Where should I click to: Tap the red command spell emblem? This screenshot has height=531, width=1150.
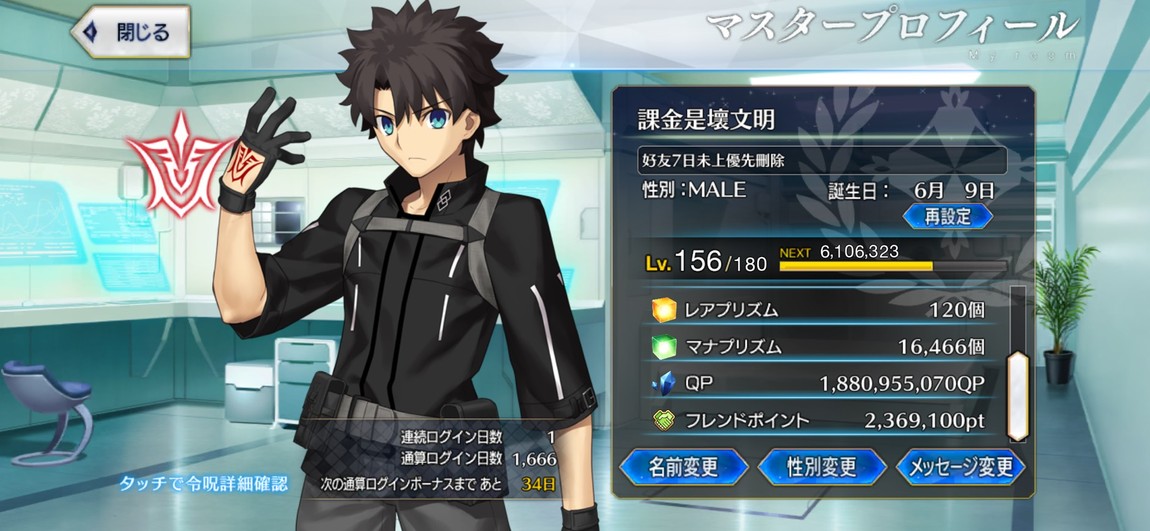pos(177,165)
